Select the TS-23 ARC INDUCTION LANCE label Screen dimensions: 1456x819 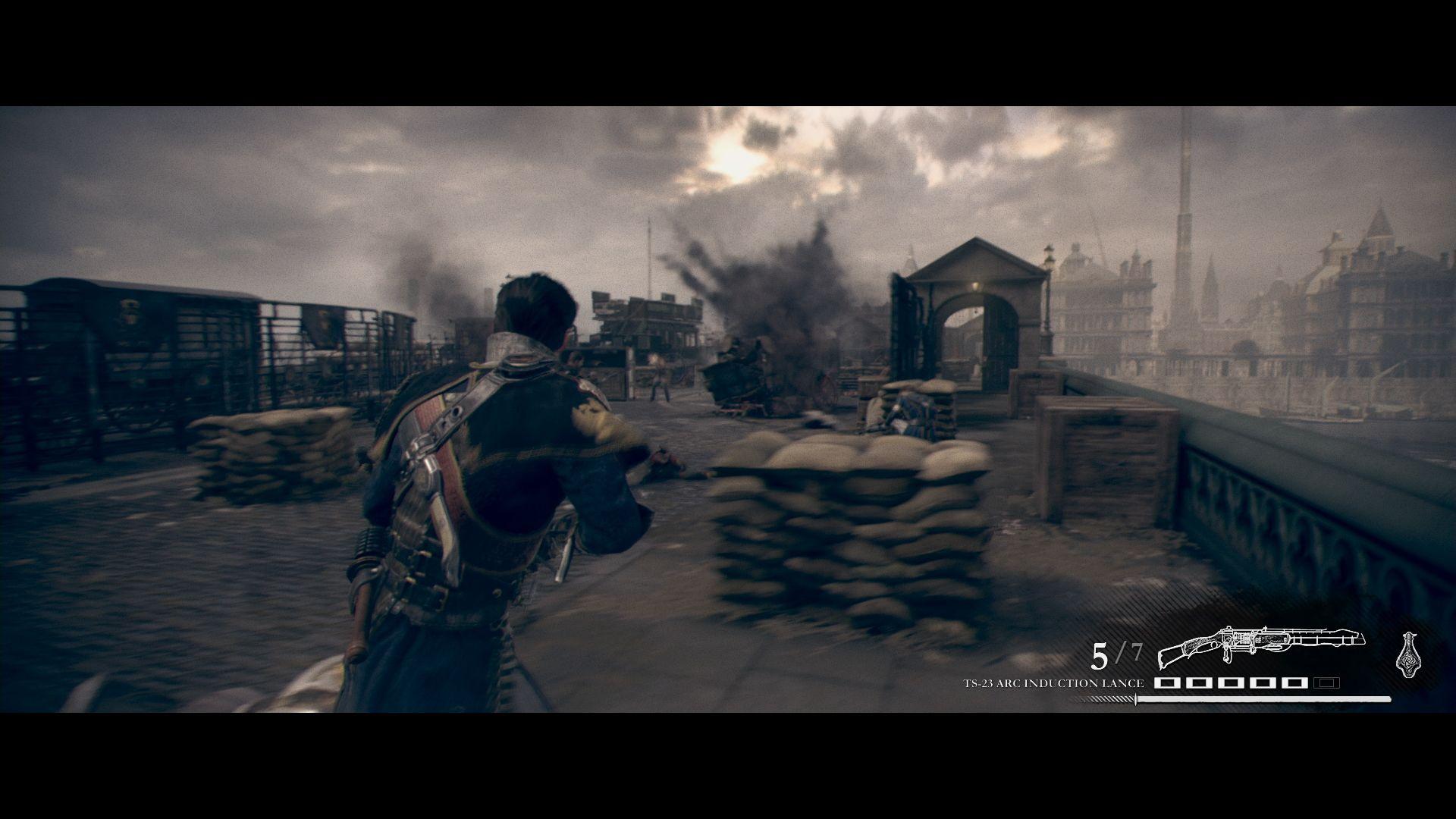point(1053,682)
